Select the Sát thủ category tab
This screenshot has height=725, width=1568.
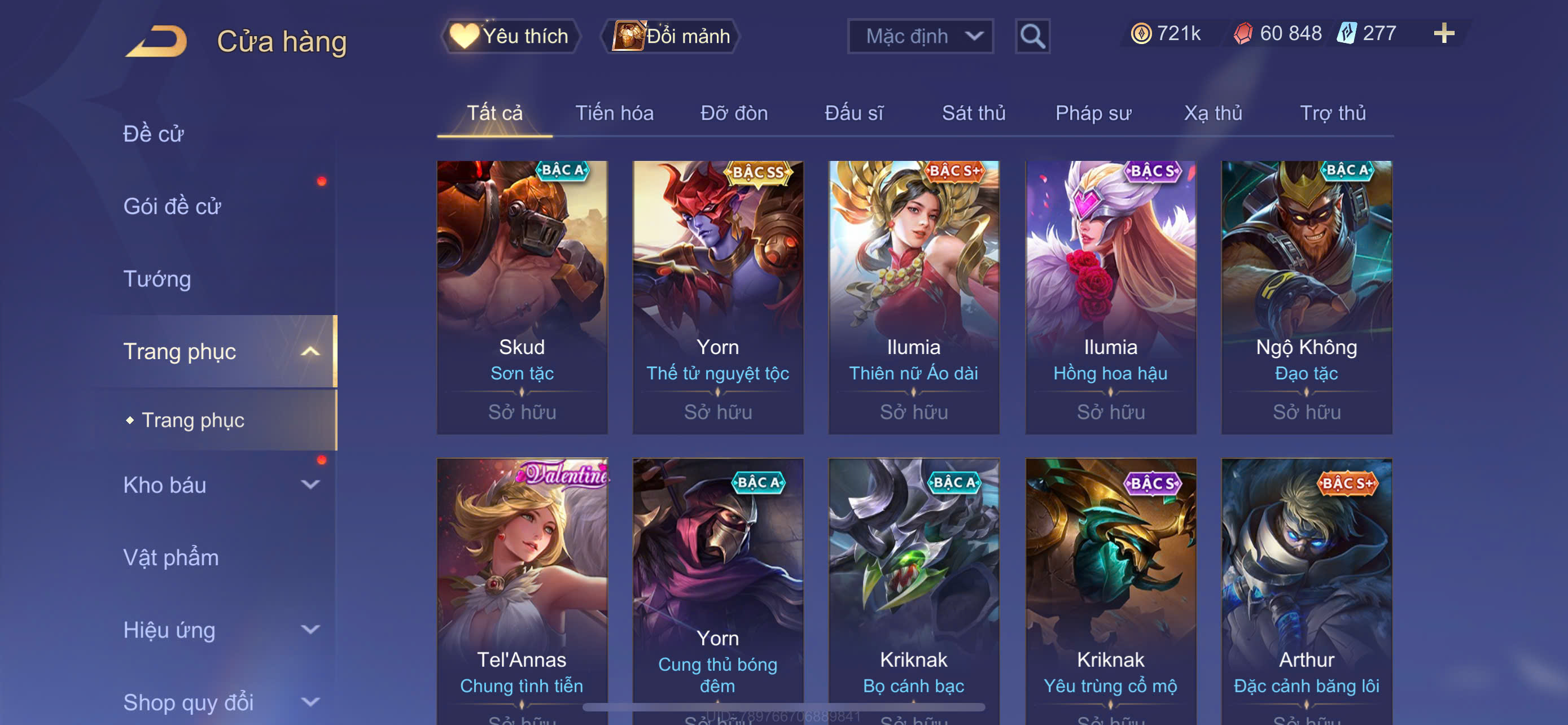pos(973,113)
